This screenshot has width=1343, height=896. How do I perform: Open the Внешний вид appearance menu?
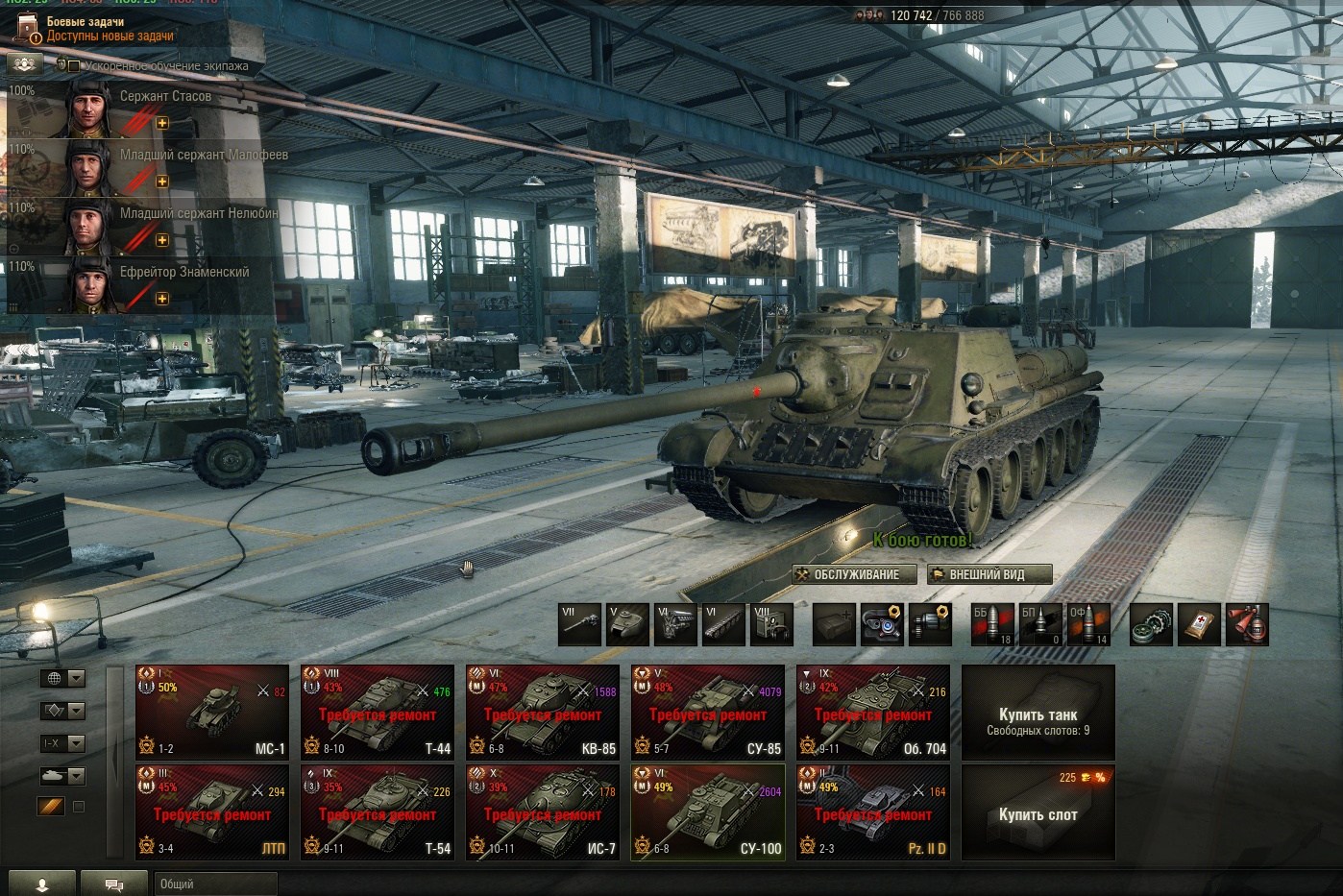tap(989, 574)
